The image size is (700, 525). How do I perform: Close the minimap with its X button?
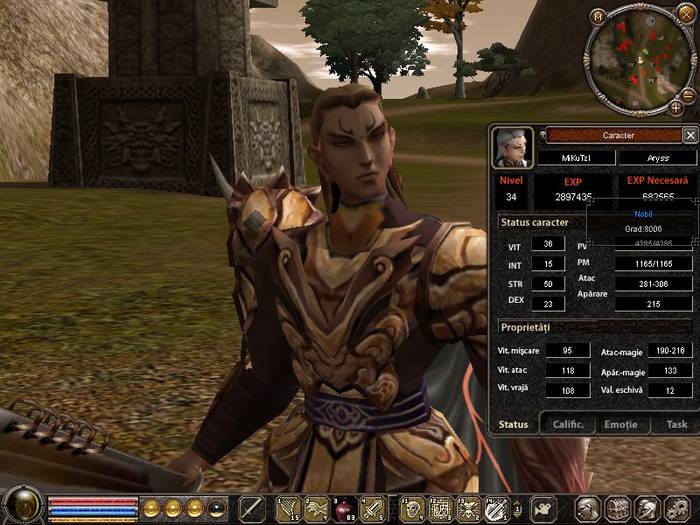click(x=687, y=18)
